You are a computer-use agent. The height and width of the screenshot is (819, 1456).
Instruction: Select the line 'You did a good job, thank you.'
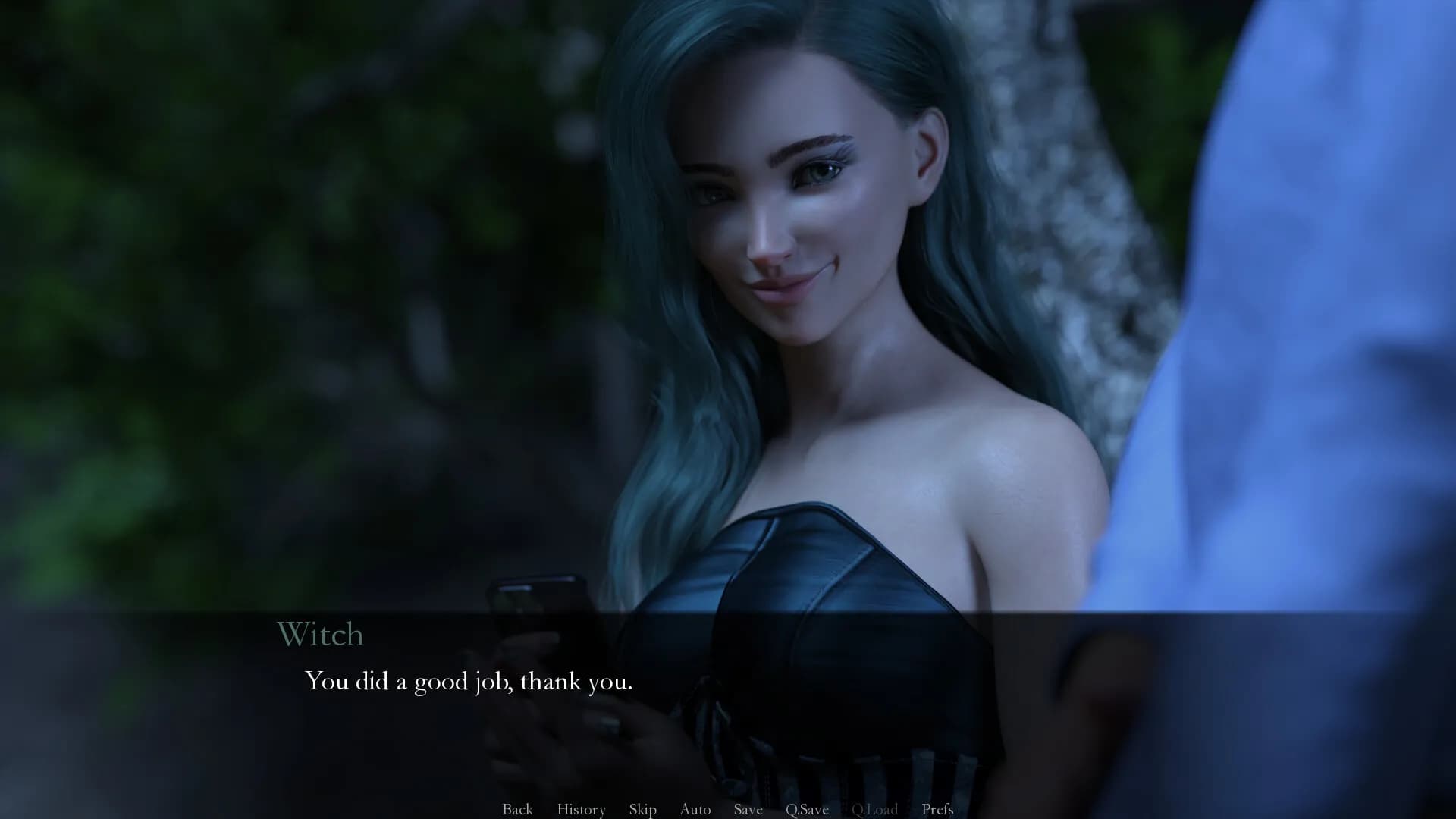tap(469, 682)
